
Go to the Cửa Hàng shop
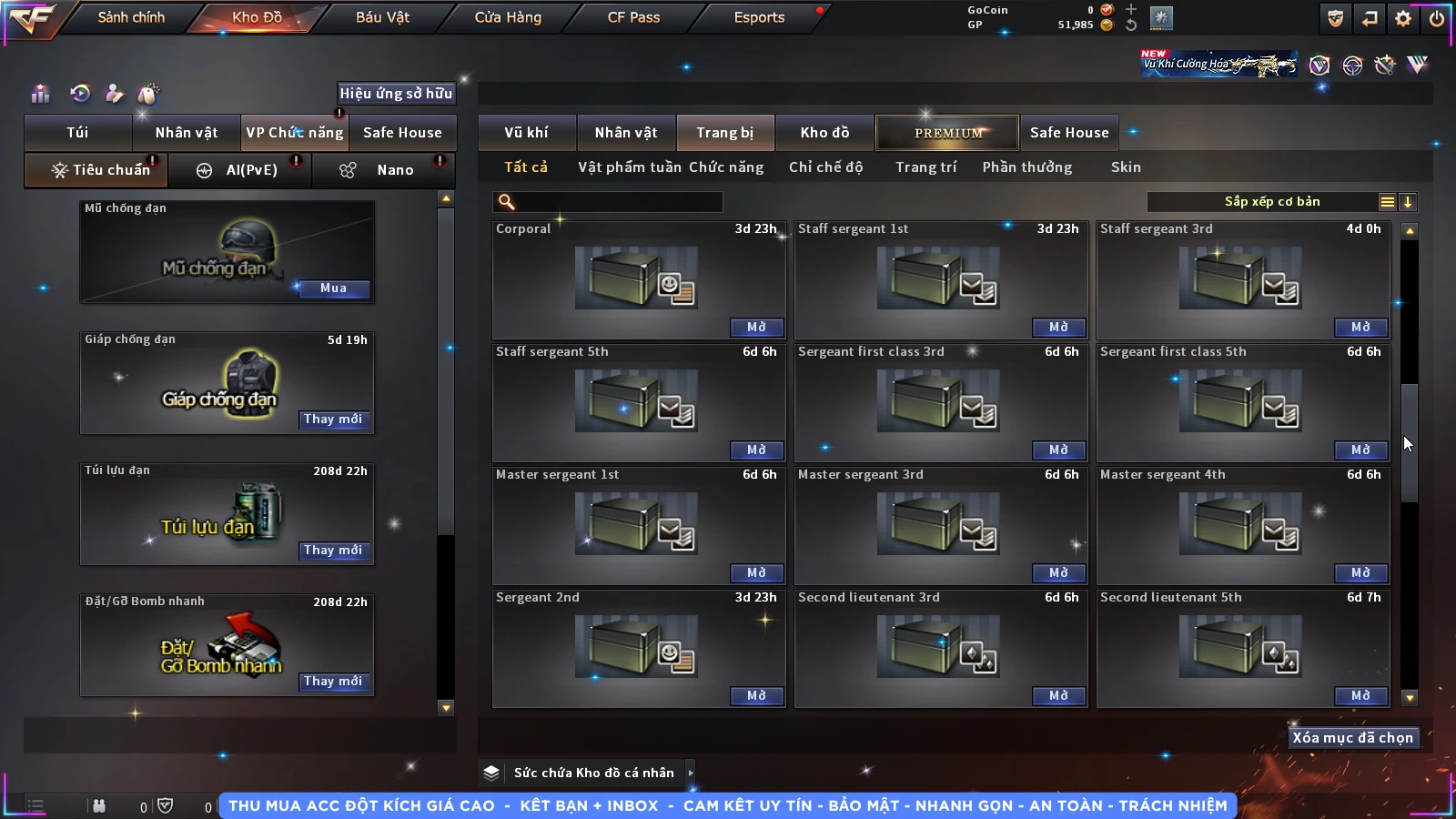(508, 17)
